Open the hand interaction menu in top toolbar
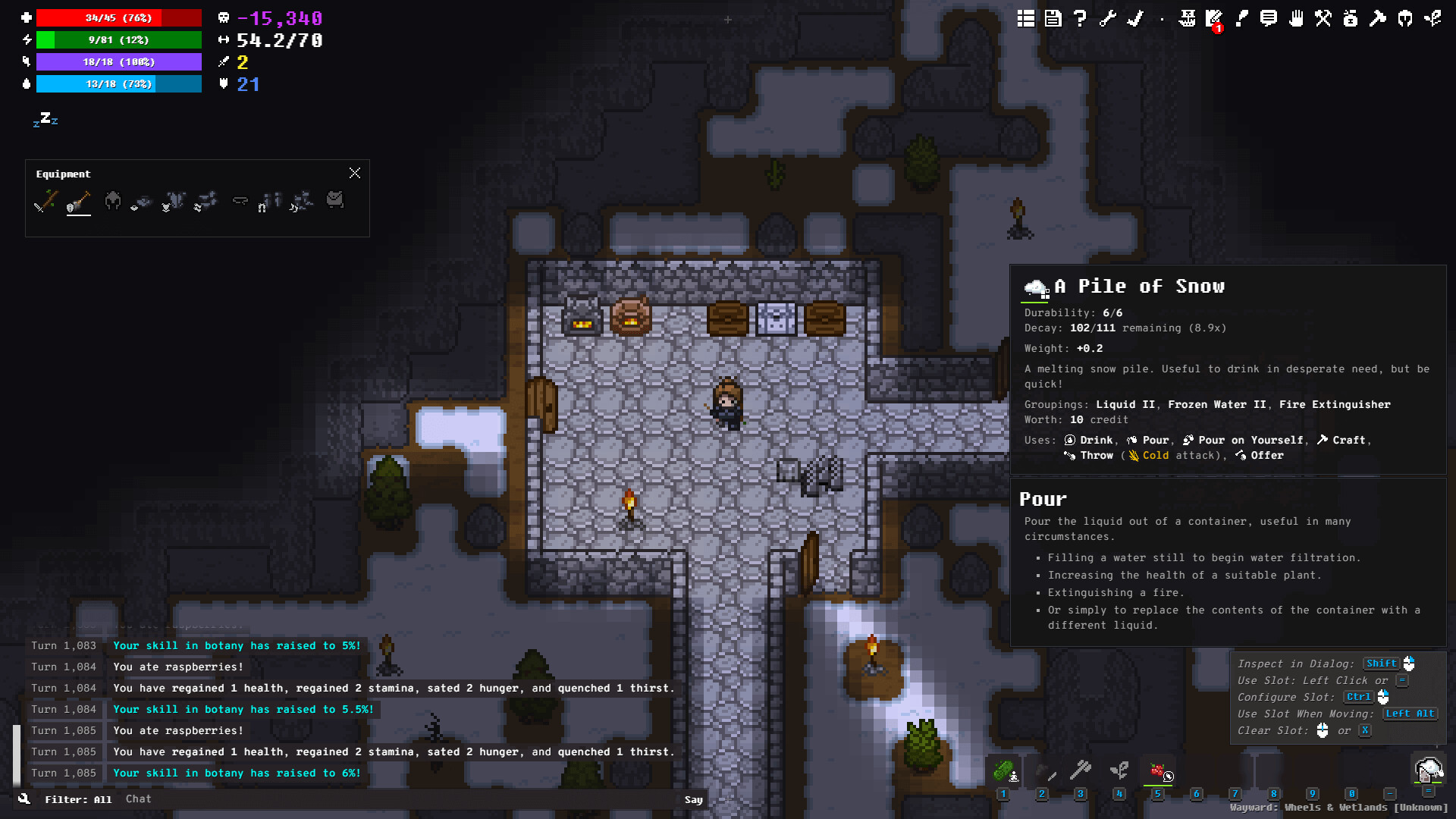The height and width of the screenshot is (819, 1456). [1297, 20]
